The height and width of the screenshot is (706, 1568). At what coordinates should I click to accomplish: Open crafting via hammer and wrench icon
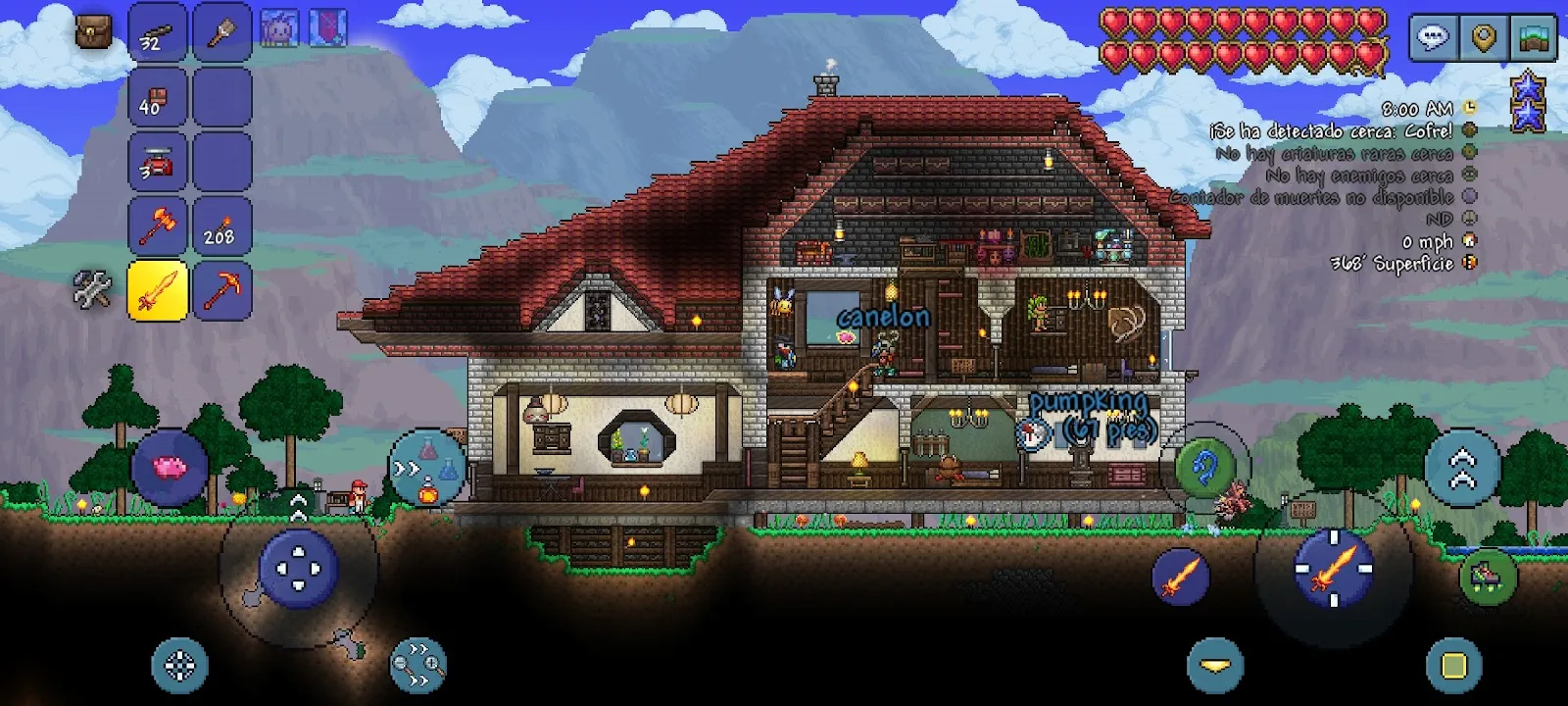tap(93, 290)
